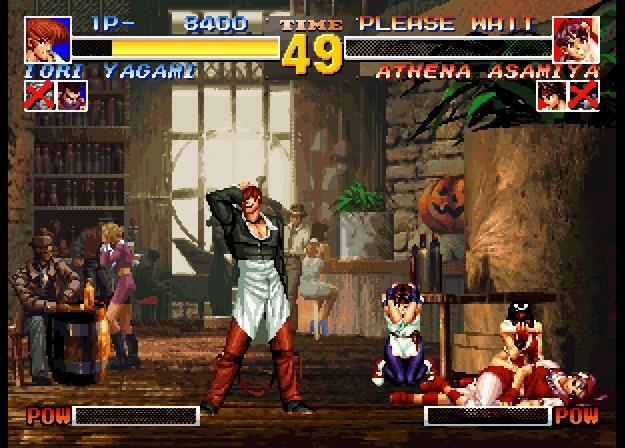This screenshot has width=625, height=448.
Task: Select Athena Asamiya's character portrait
Action: tap(579, 36)
